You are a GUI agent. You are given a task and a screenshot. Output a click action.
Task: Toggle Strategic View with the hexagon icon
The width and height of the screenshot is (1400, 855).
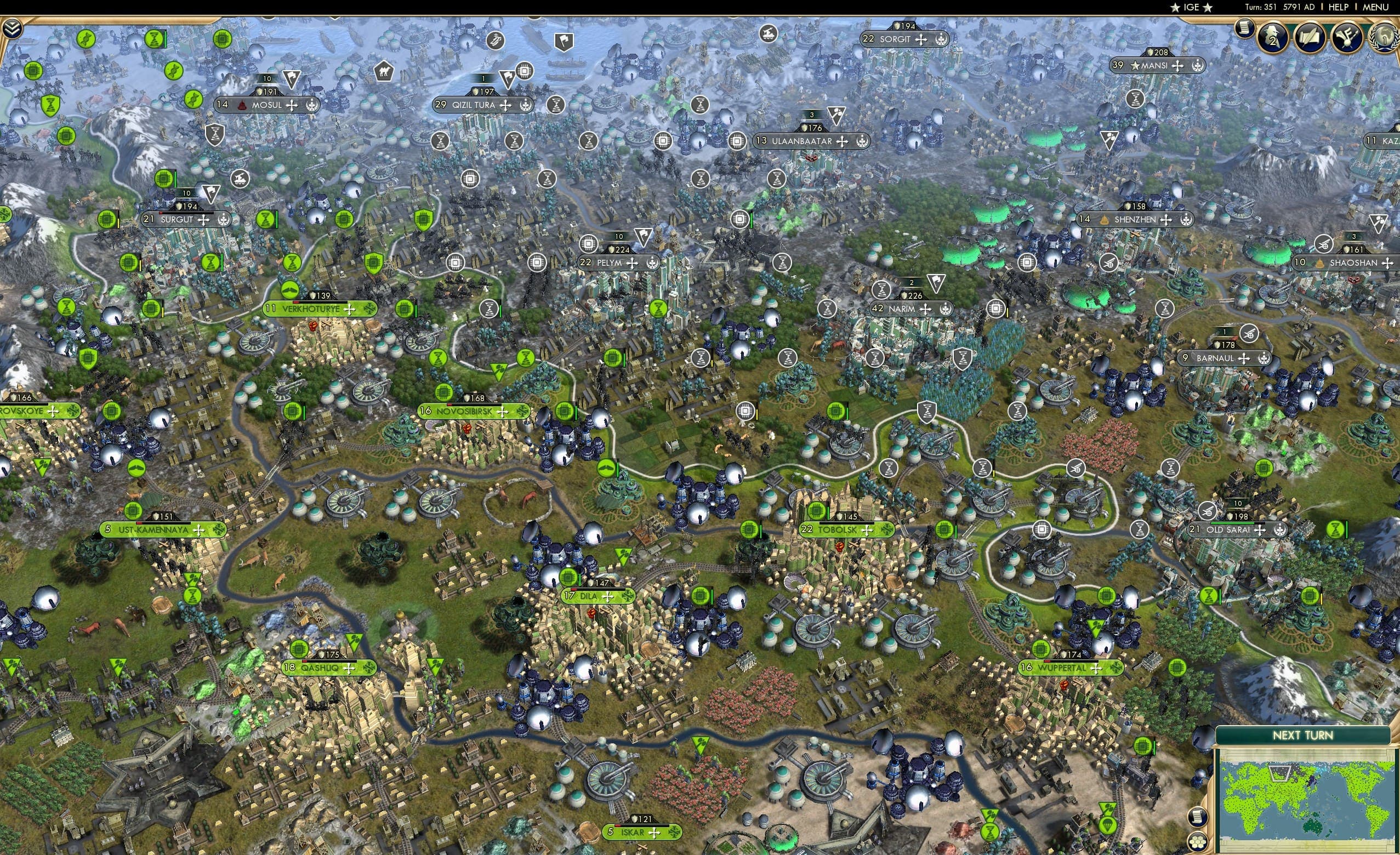tap(1198, 843)
